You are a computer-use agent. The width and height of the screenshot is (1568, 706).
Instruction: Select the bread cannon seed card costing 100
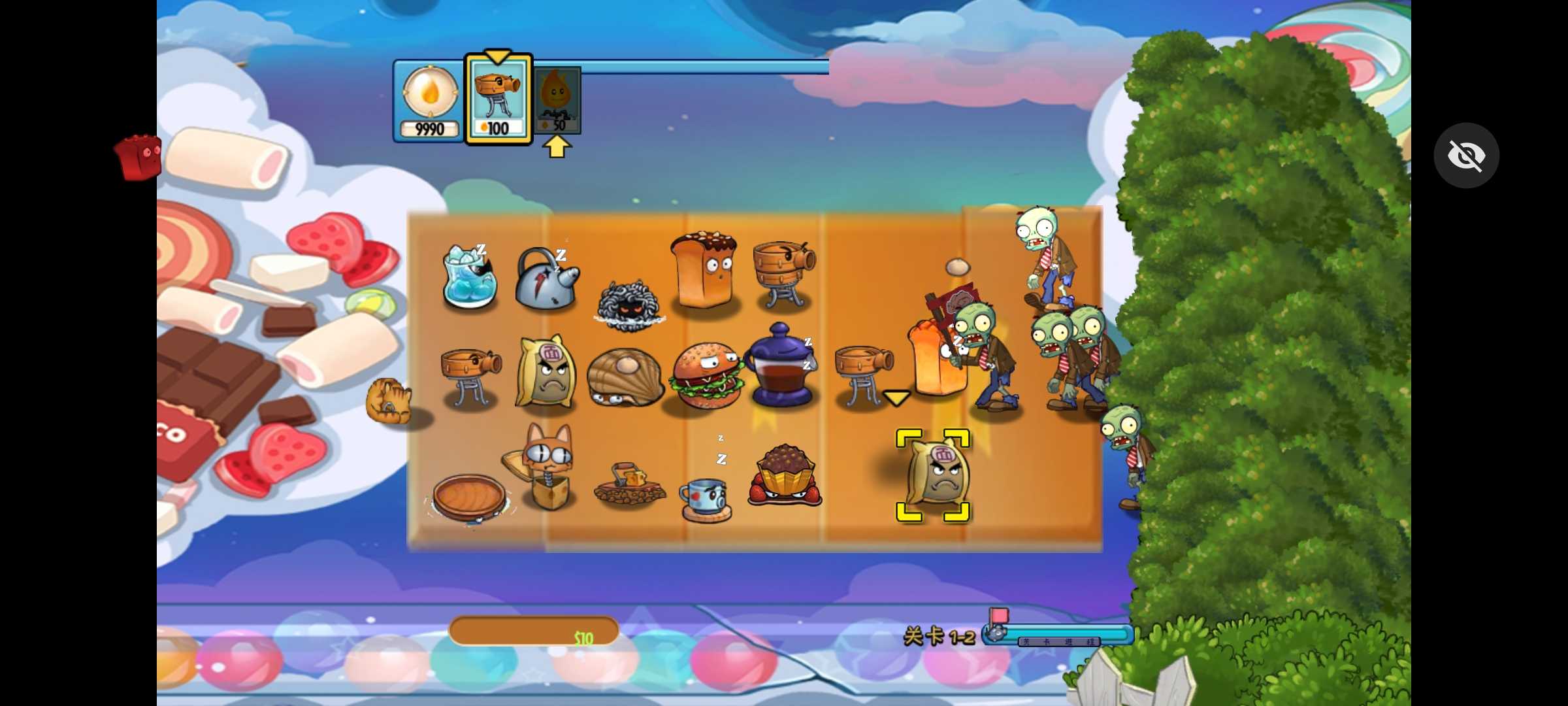(x=498, y=98)
